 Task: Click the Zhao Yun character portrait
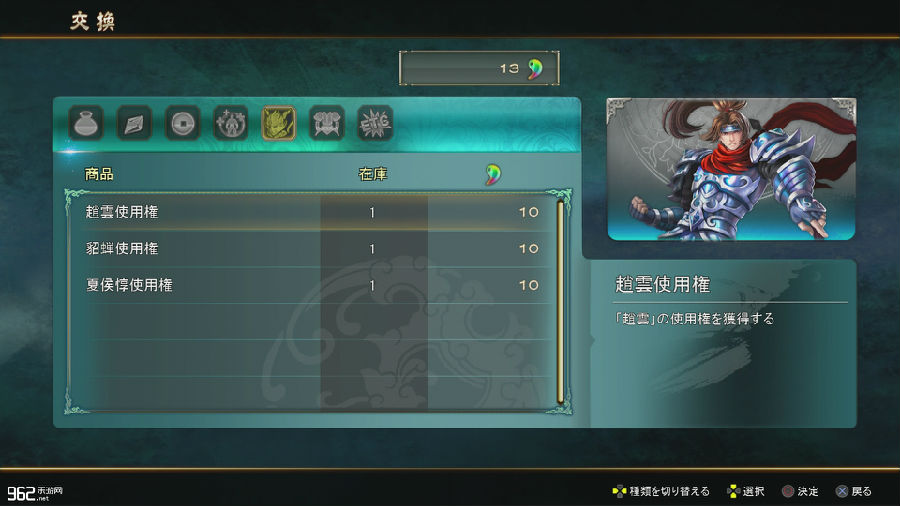pyautogui.click(x=731, y=169)
